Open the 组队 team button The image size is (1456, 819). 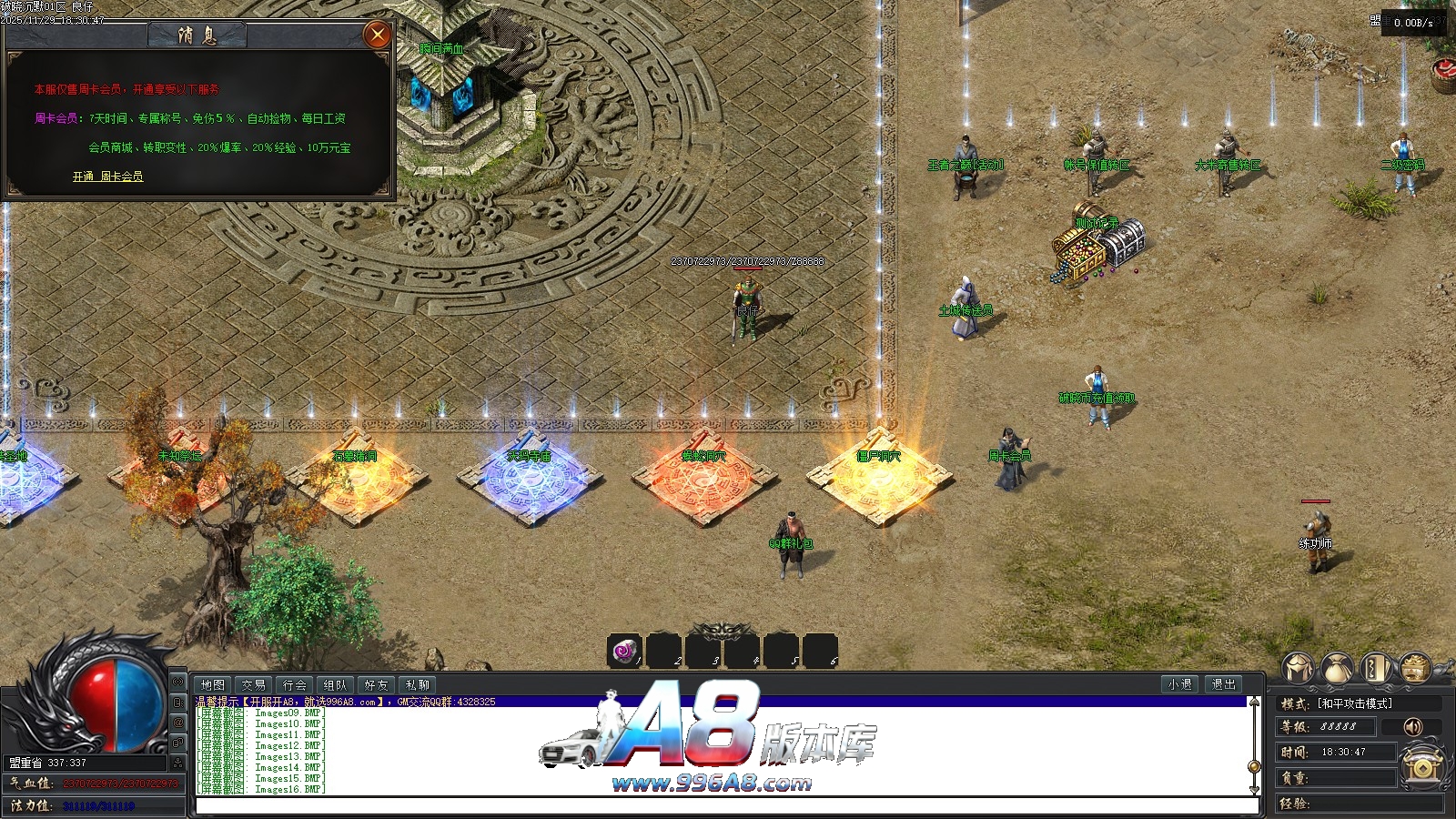336,684
